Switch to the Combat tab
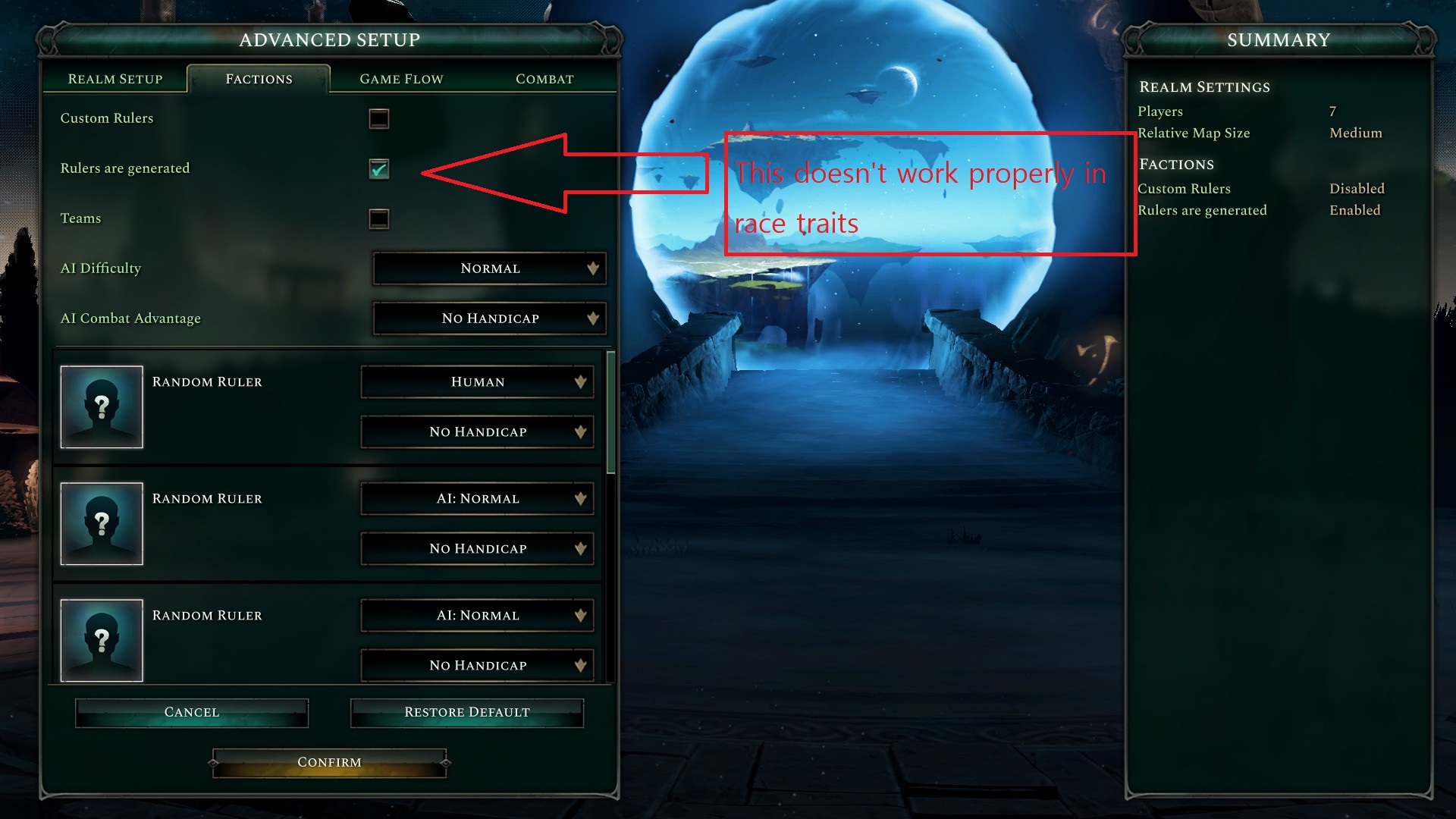Screen dimensions: 1456x819 (544, 78)
